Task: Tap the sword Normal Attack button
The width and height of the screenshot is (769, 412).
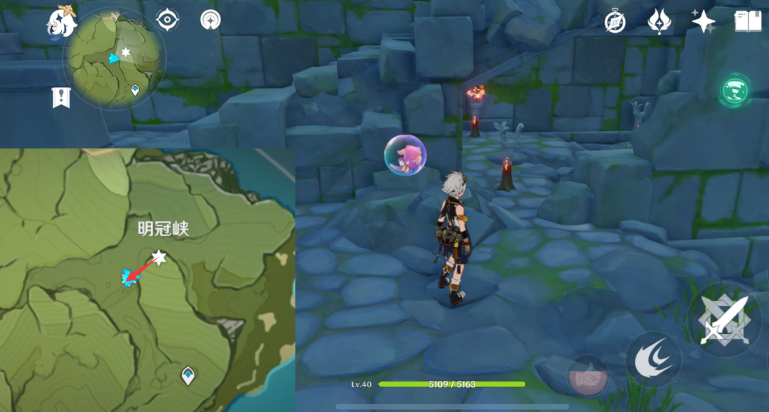Action: pos(724,320)
